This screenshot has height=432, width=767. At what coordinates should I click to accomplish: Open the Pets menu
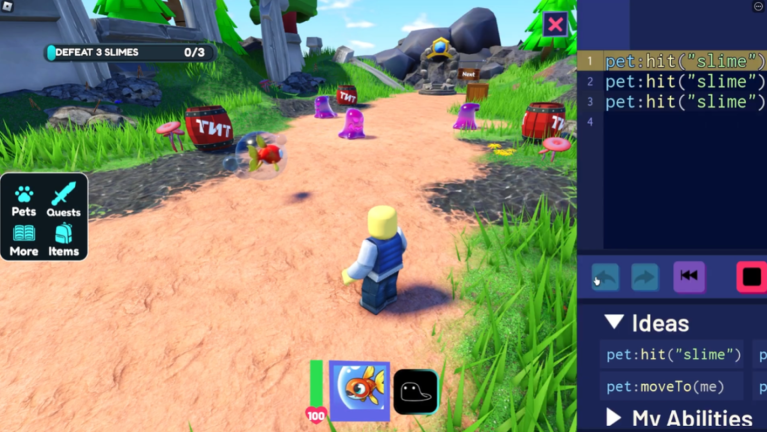23,199
